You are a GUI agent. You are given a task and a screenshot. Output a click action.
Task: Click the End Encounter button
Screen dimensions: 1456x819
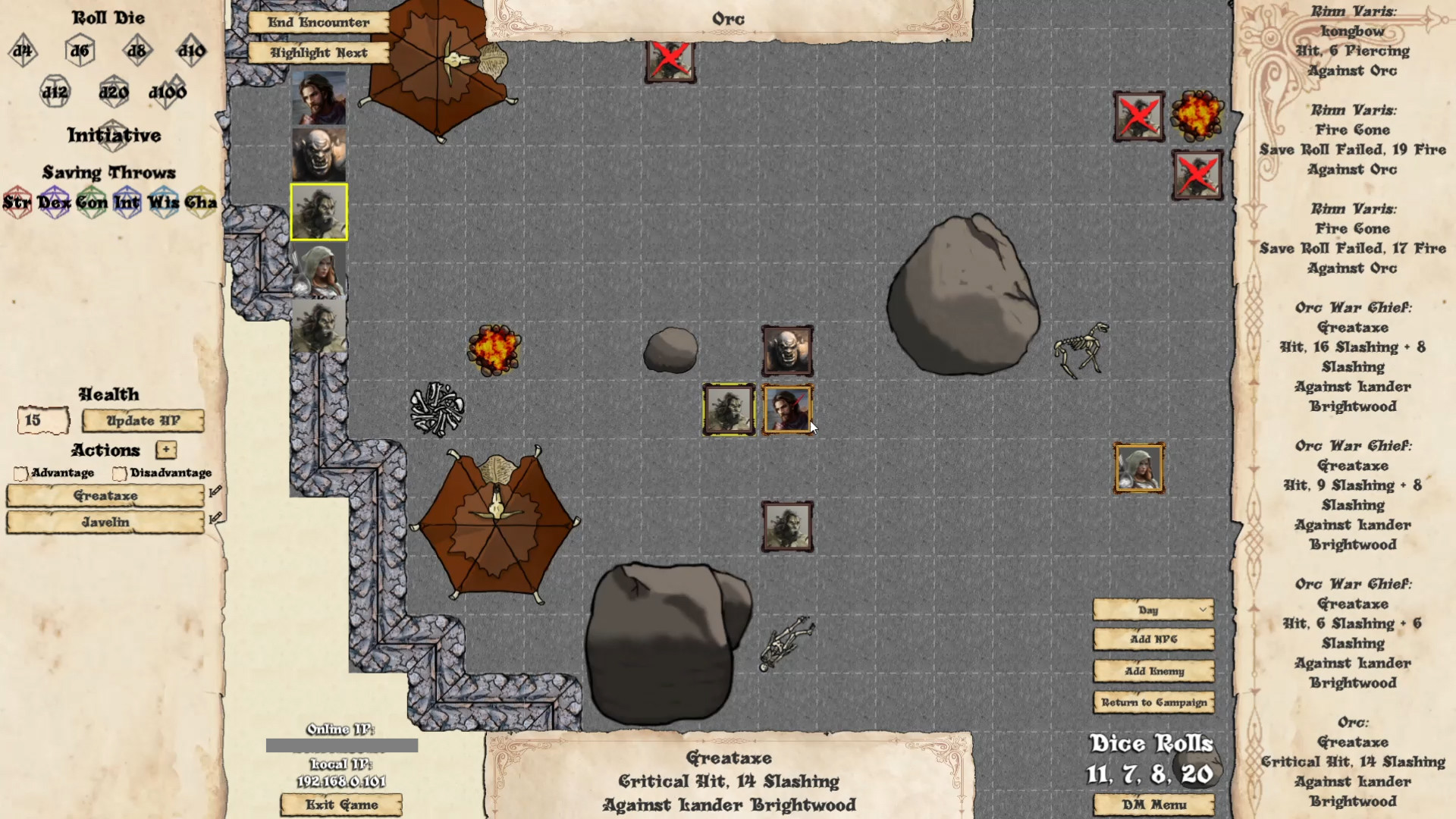point(318,23)
